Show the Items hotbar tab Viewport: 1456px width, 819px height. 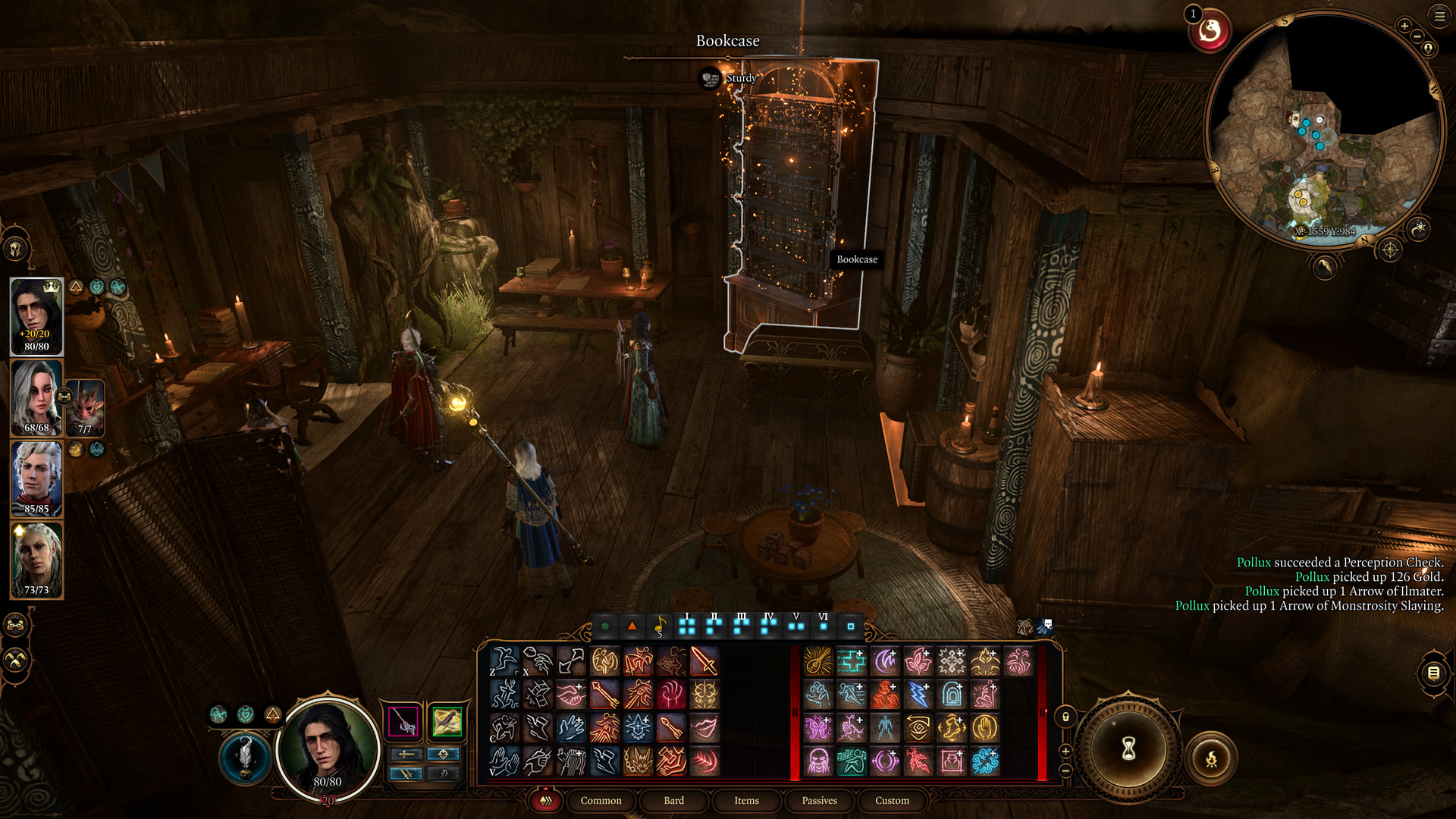pos(746,801)
